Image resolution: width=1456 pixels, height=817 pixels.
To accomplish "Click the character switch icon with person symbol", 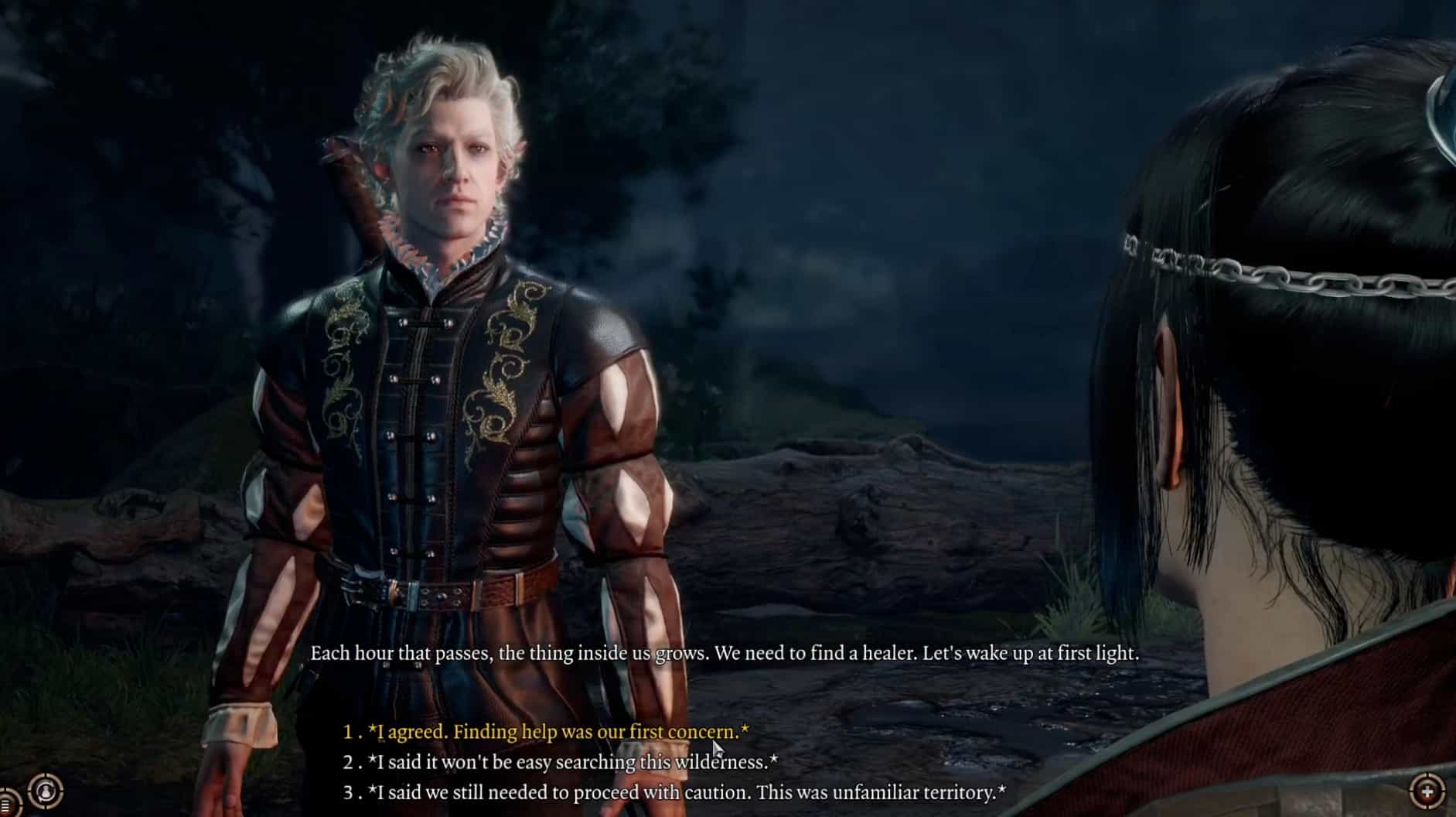I will pyautogui.click(x=45, y=791).
